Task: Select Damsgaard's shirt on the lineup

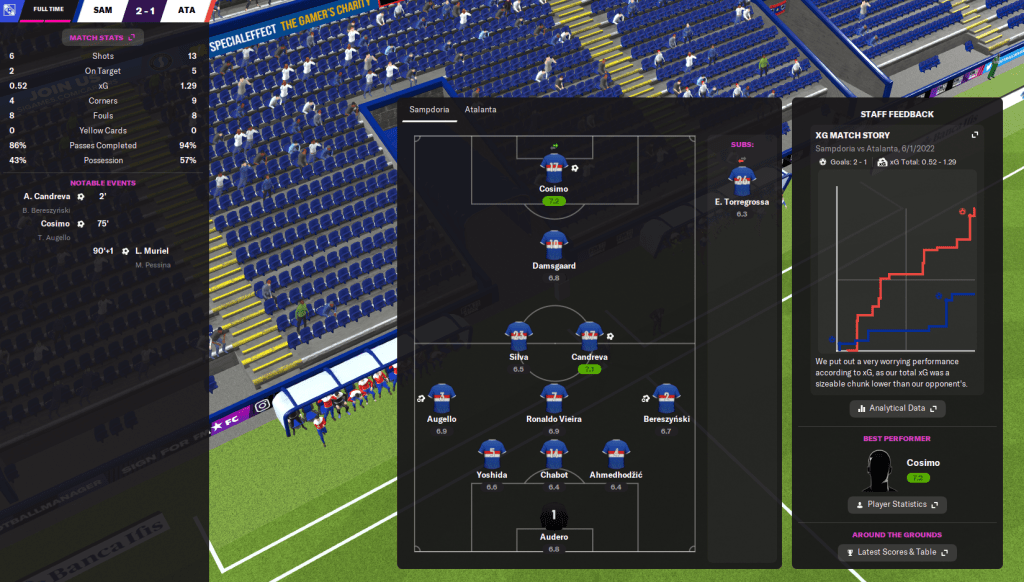Action: (554, 245)
